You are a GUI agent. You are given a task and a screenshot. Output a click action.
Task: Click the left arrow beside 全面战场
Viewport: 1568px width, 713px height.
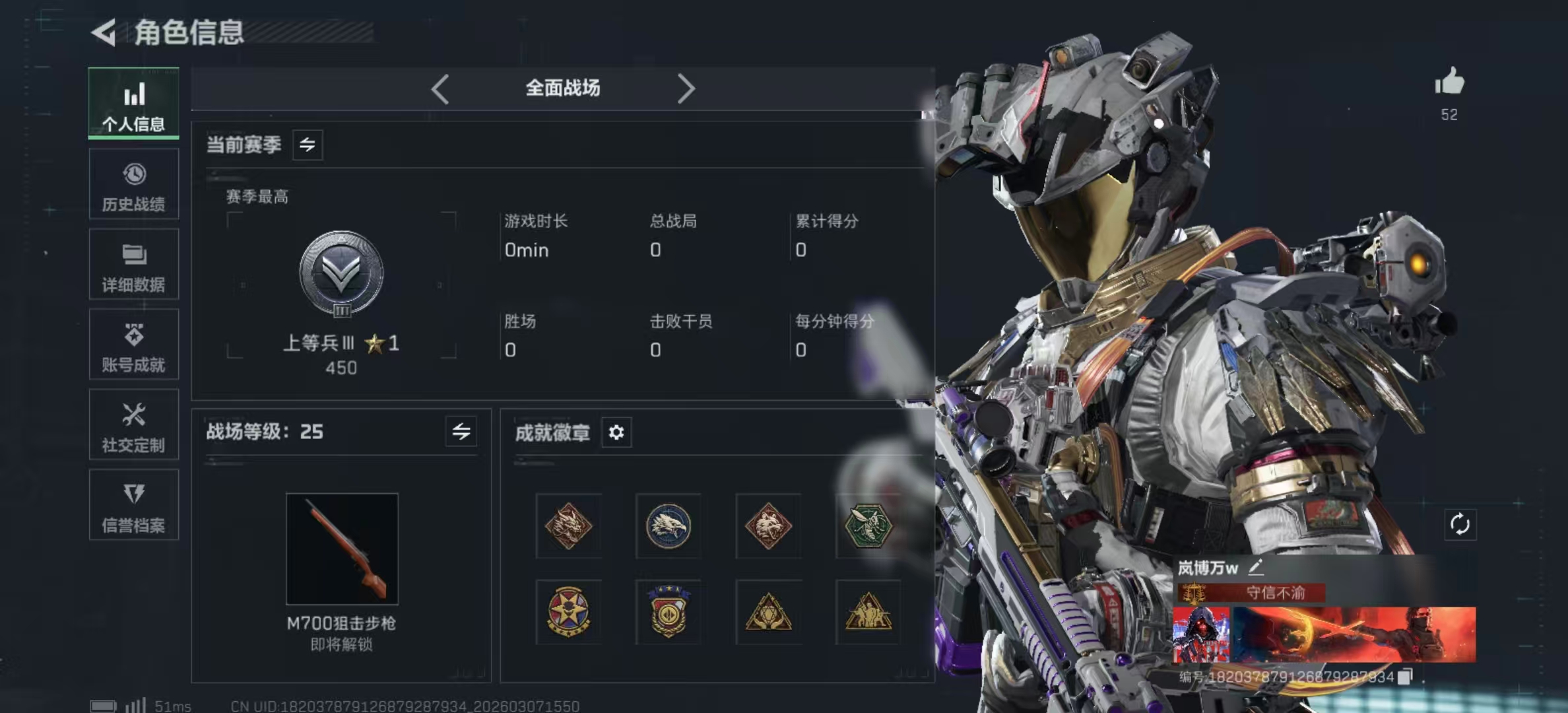point(440,88)
